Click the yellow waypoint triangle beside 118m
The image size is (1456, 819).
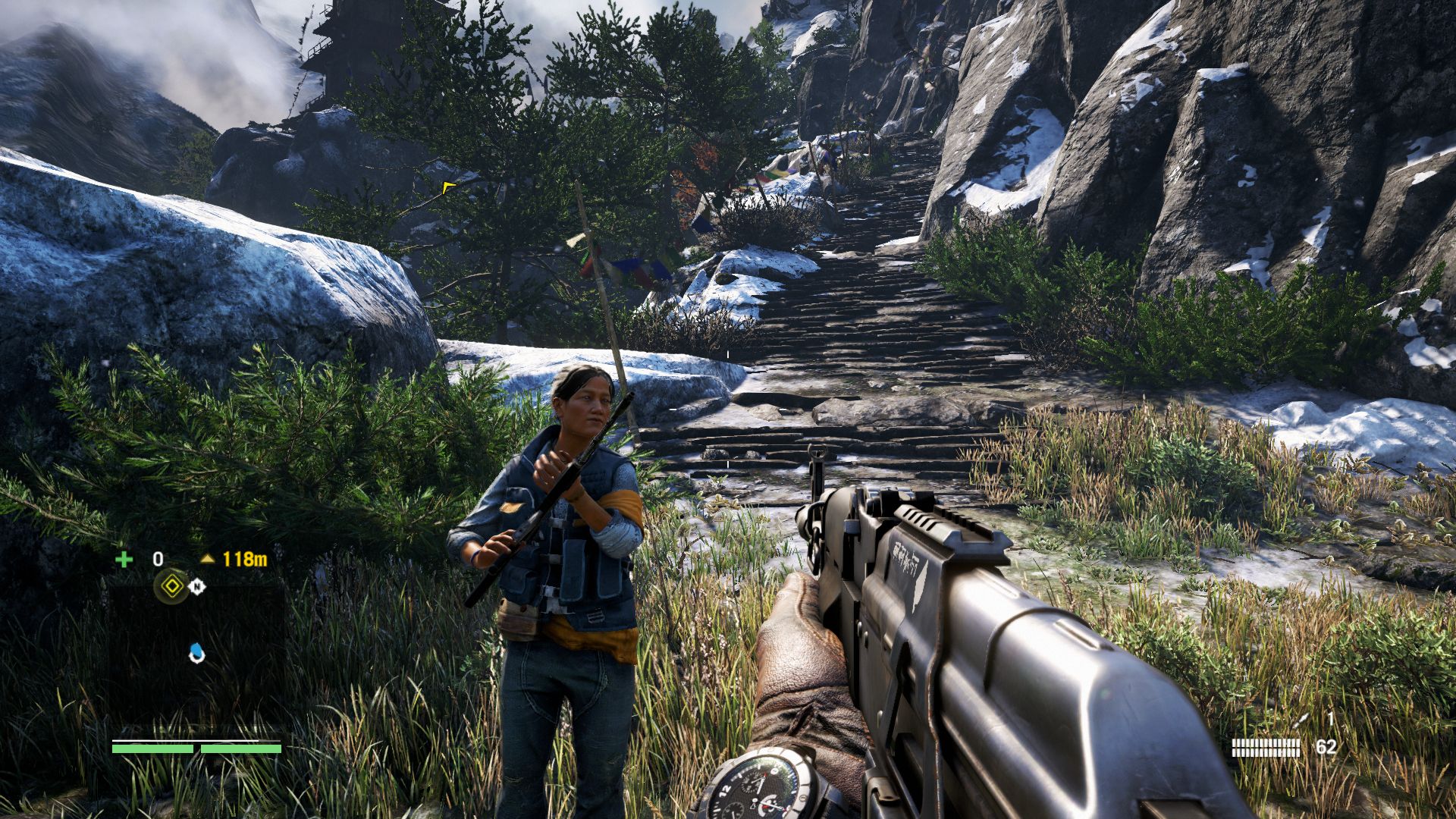(207, 558)
